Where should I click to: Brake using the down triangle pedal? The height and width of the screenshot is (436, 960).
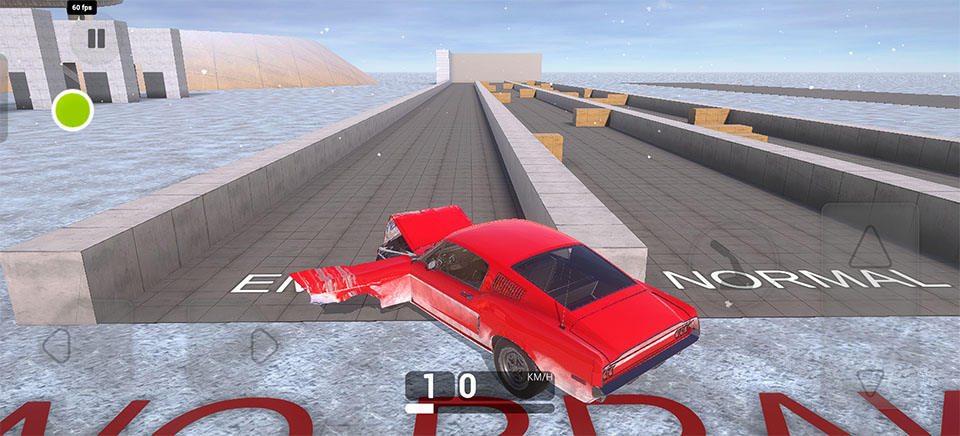pyautogui.click(x=870, y=381)
